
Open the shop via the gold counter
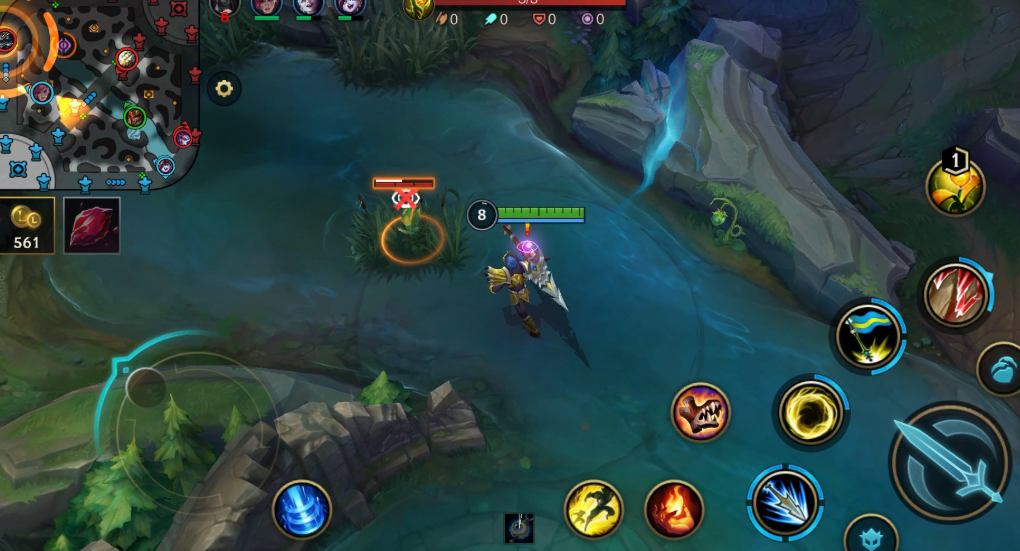click(26, 225)
